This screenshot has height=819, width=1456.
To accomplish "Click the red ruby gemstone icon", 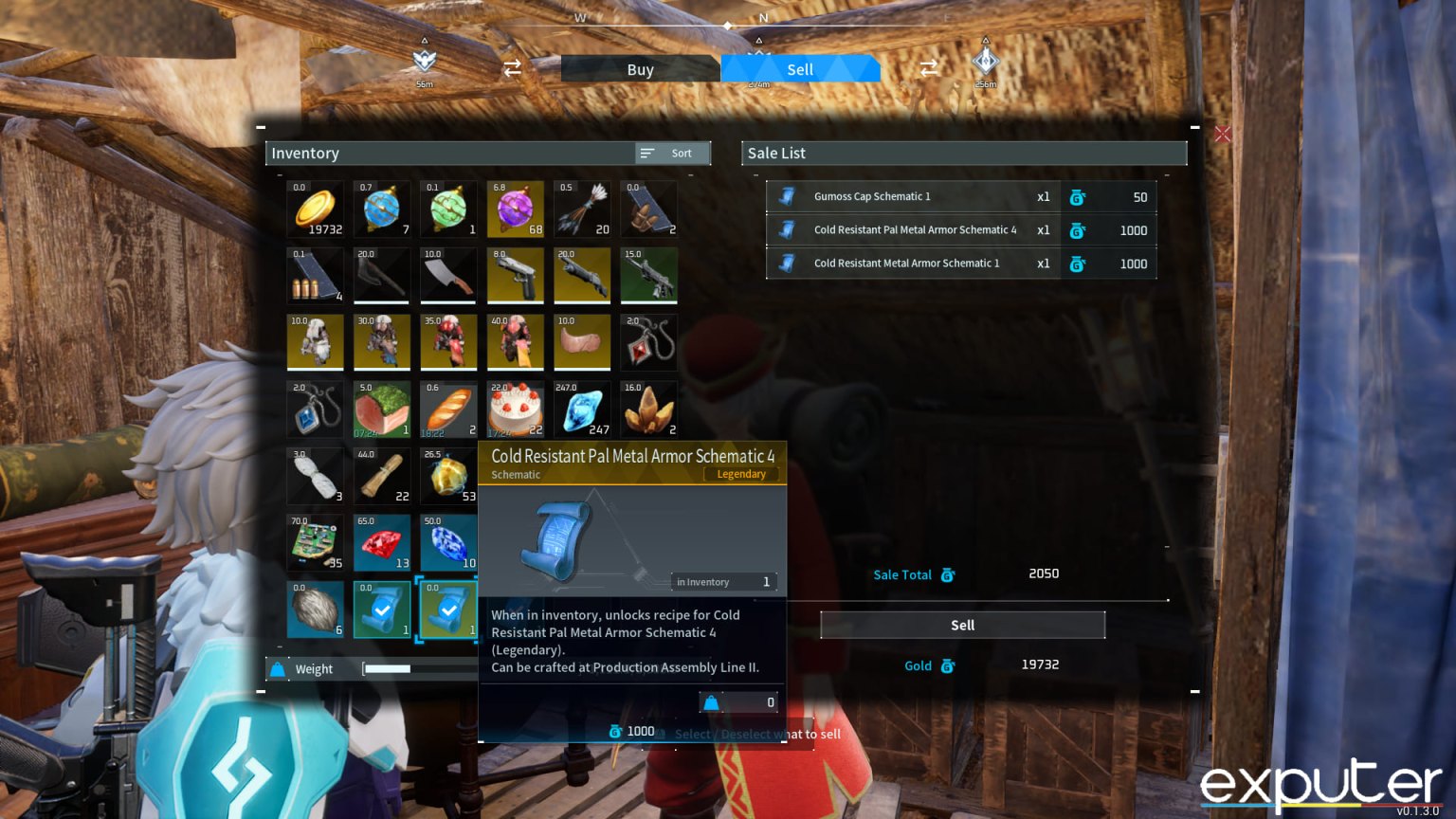I will point(381,542).
